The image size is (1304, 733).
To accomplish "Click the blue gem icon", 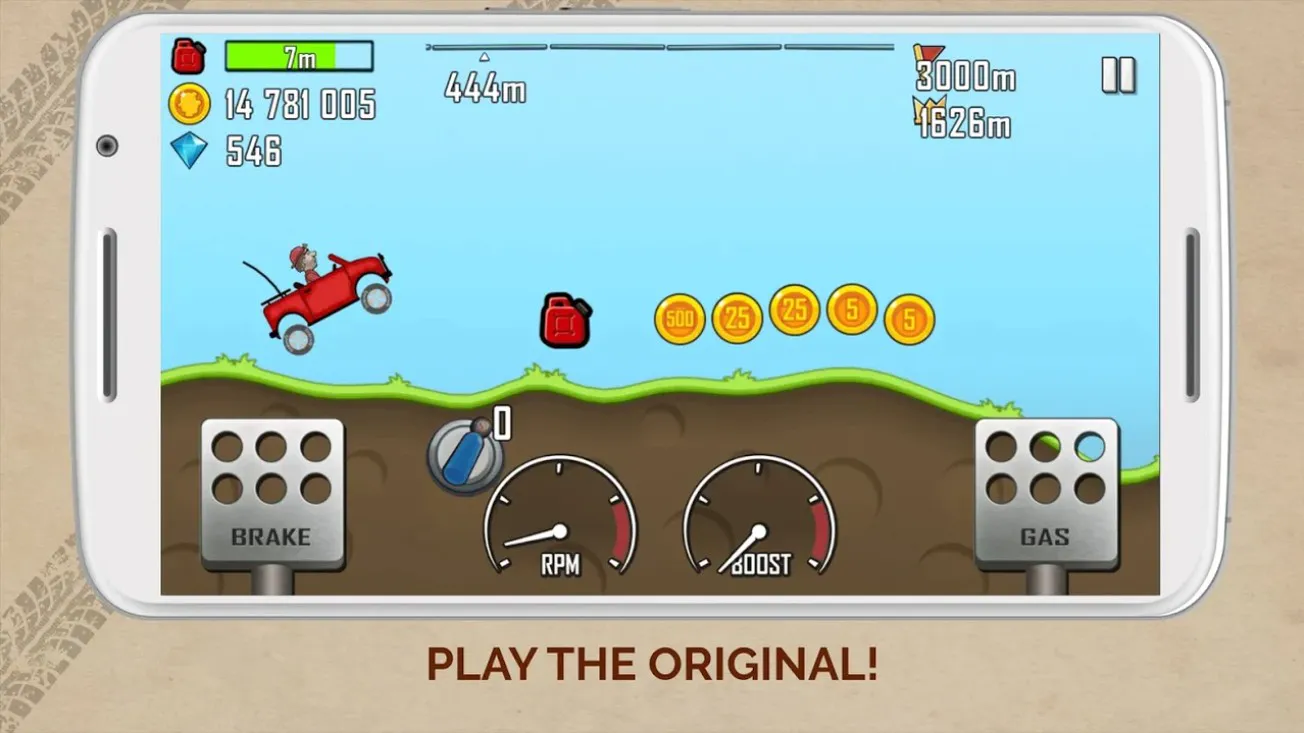I will coord(190,151).
